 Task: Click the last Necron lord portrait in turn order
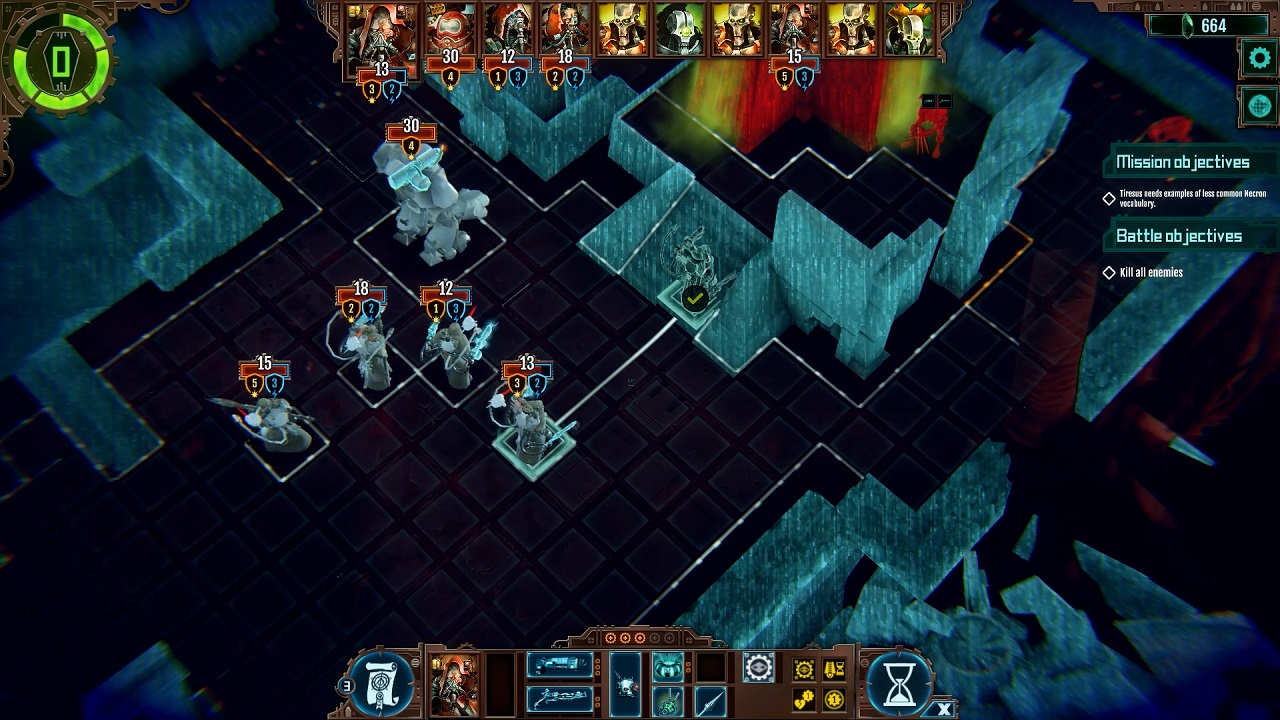907,30
